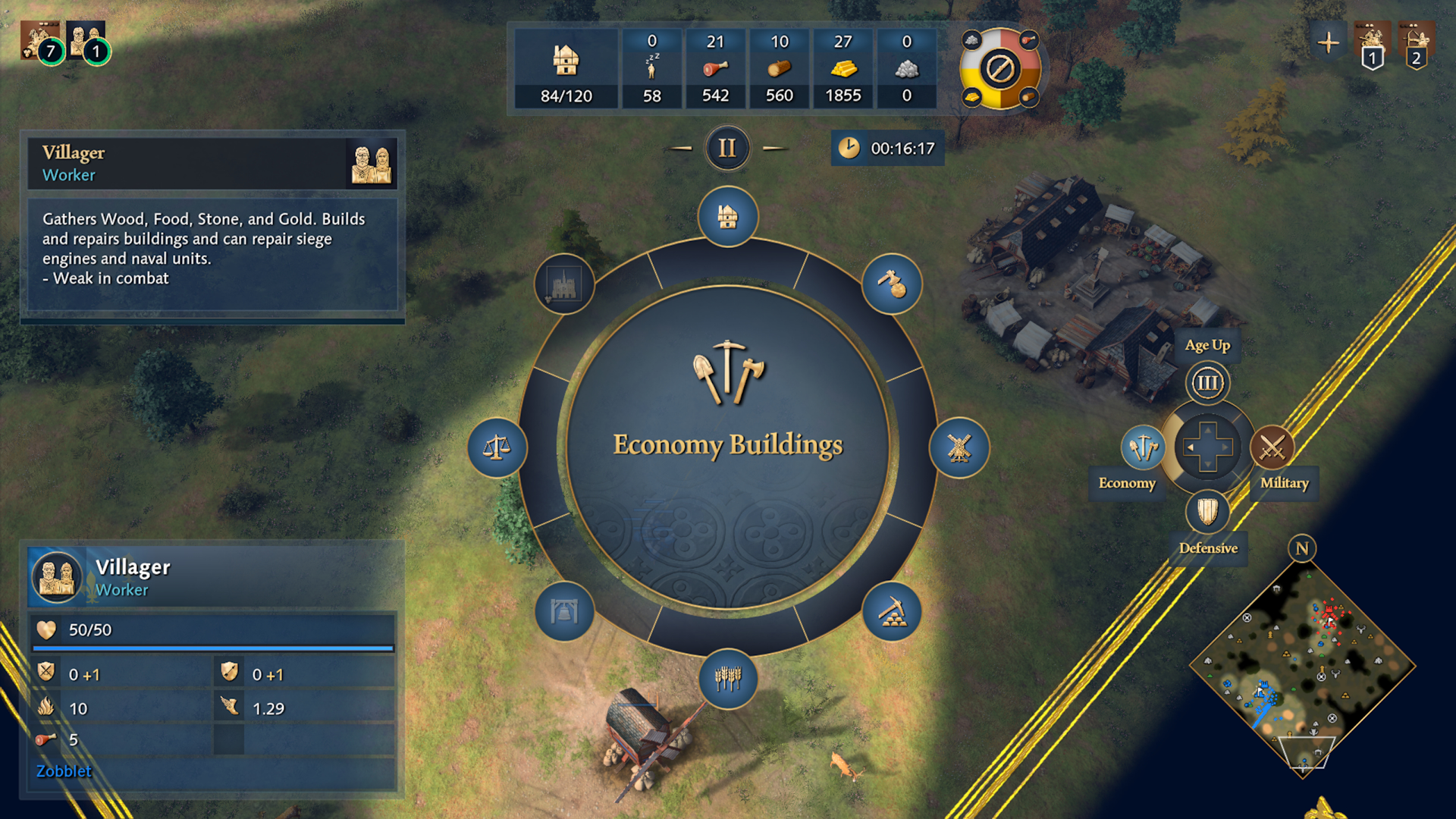Select the bell archway building icon

(x=563, y=611)
